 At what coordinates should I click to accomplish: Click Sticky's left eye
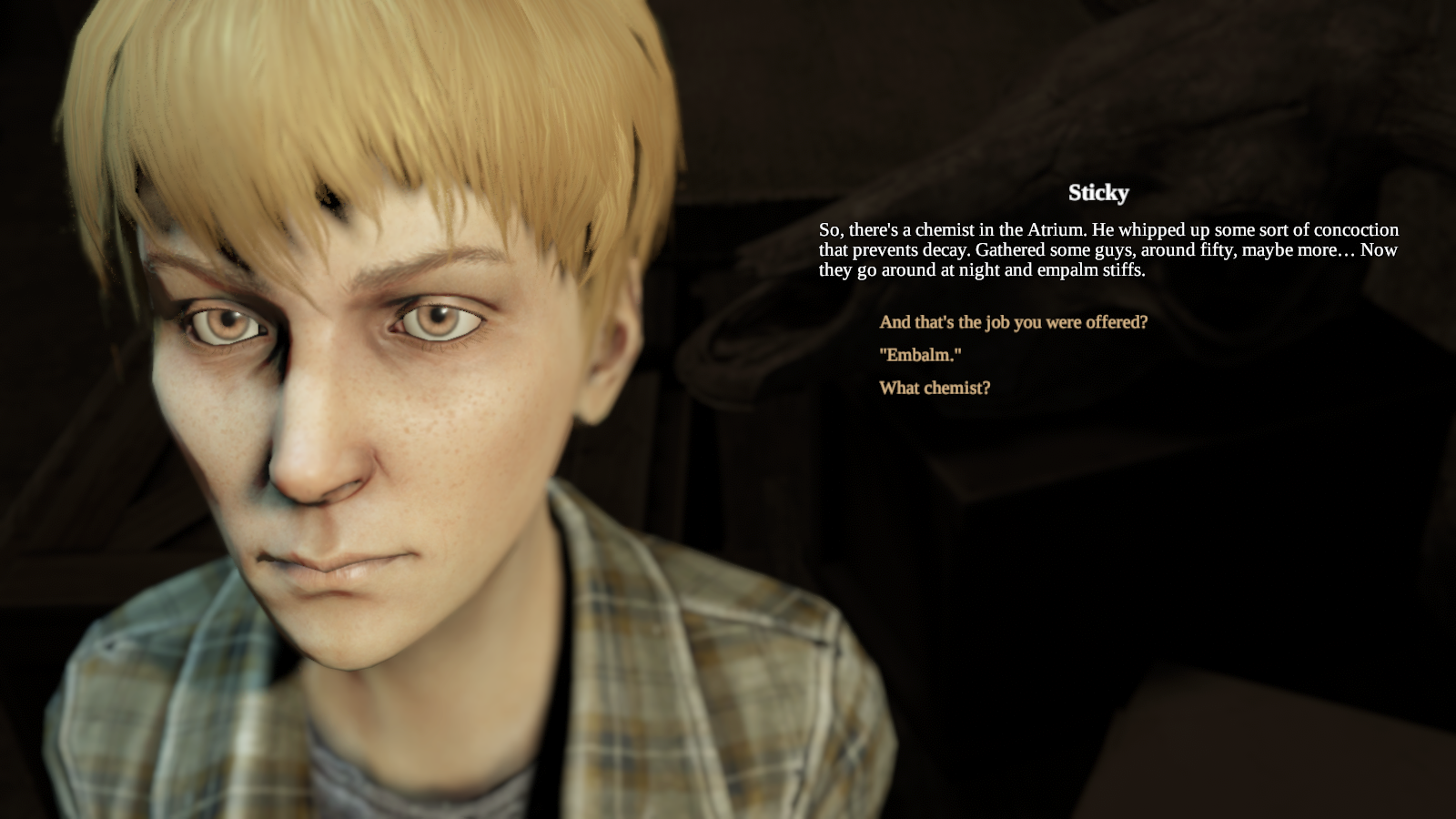tap(437, 318)
